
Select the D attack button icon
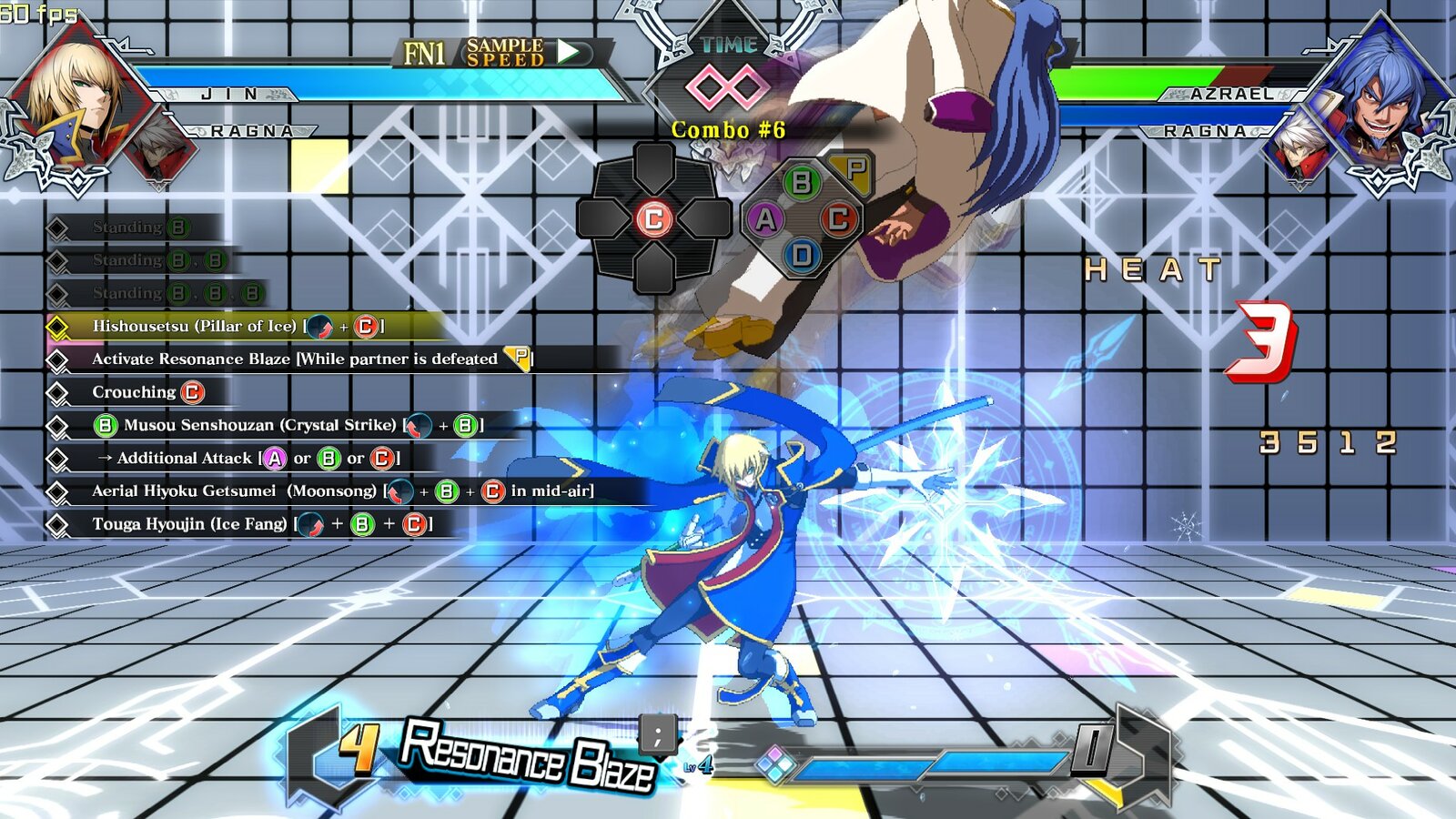coord(802,252)
